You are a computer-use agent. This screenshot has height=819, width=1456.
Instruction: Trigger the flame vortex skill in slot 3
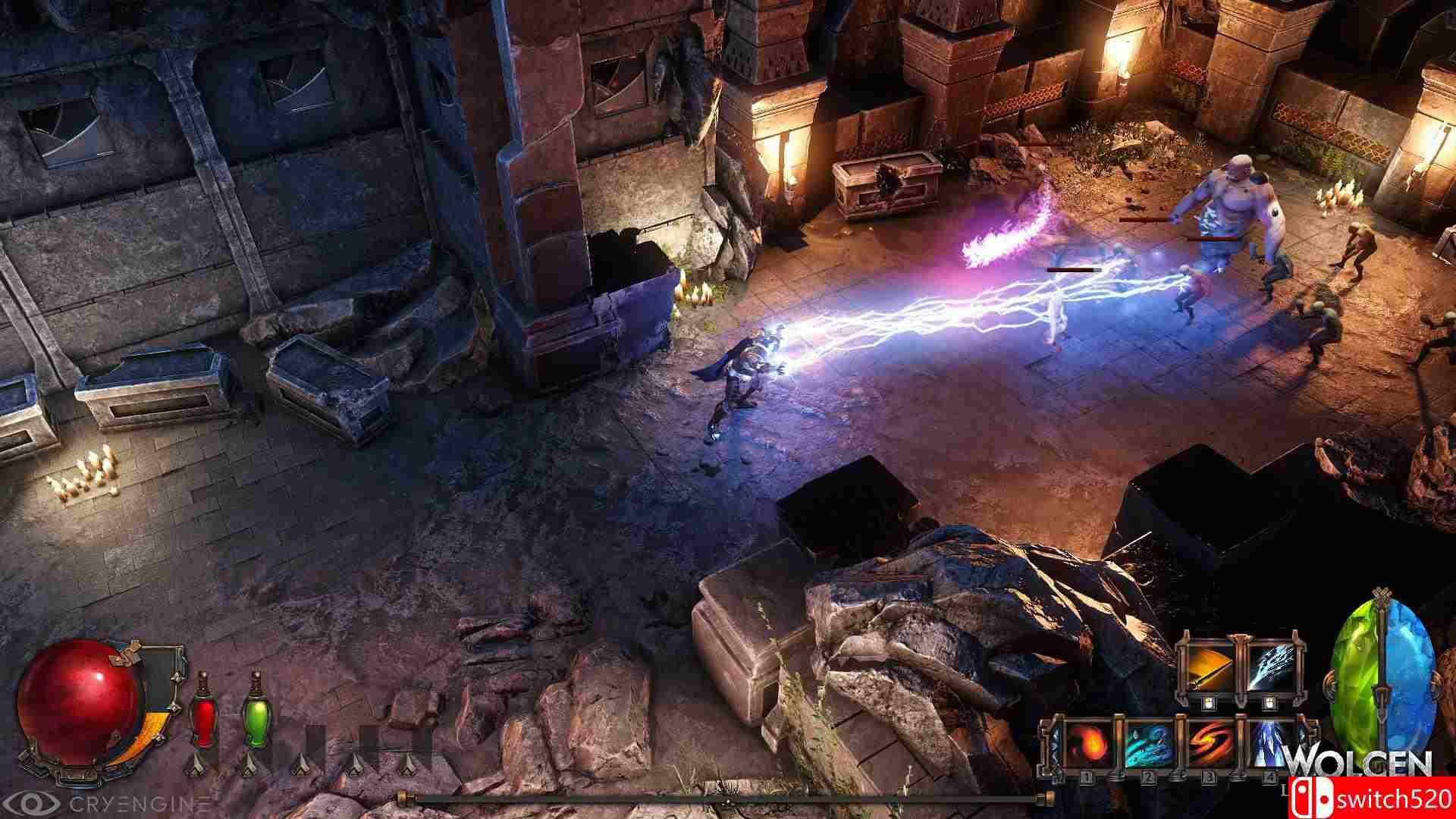click(1210, 743)
